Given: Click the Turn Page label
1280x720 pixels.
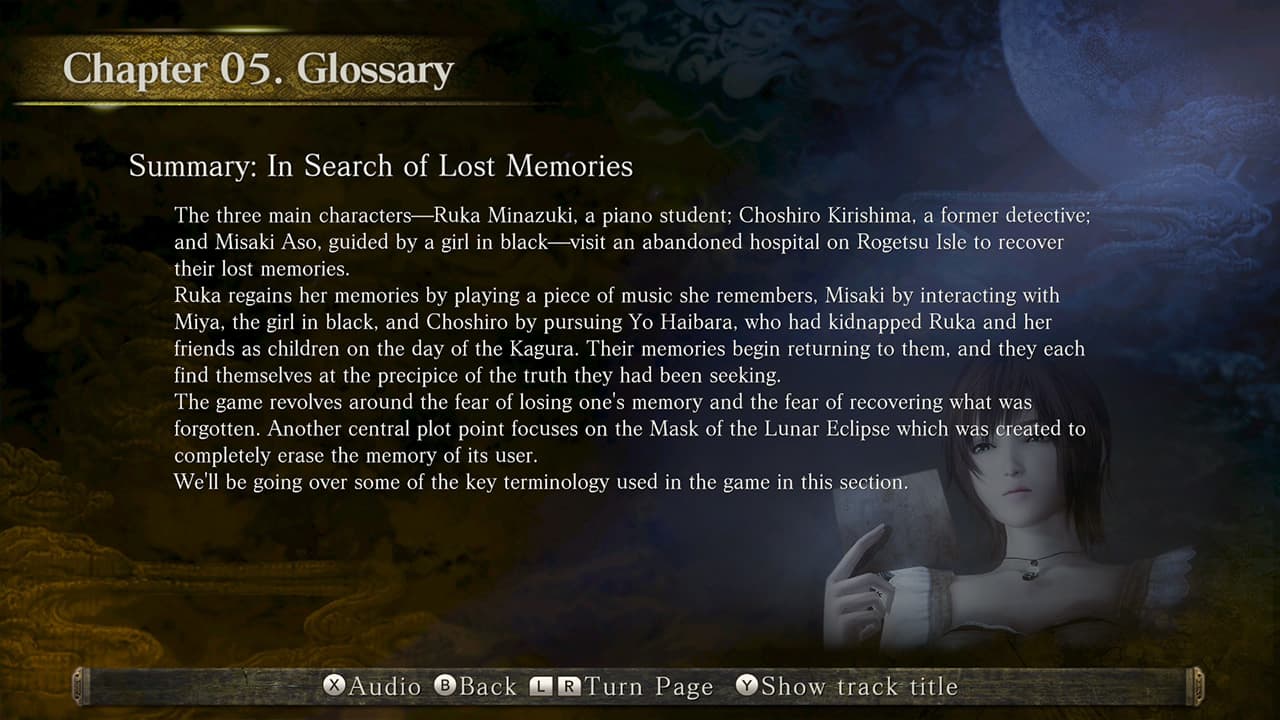Looking at the screenshot, I should coord(648,687).
